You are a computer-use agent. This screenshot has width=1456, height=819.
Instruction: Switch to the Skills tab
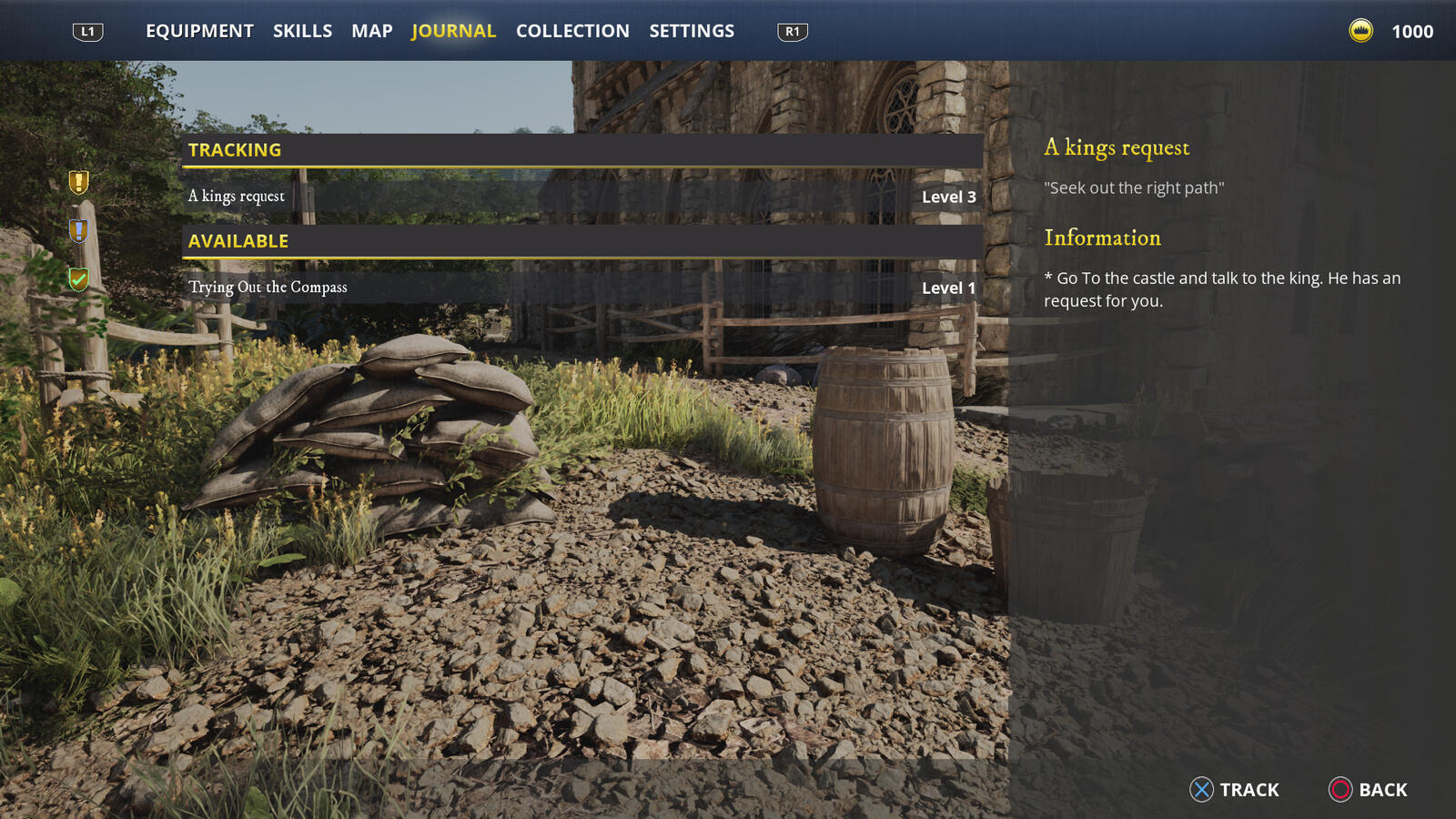[x=302, y=31]
